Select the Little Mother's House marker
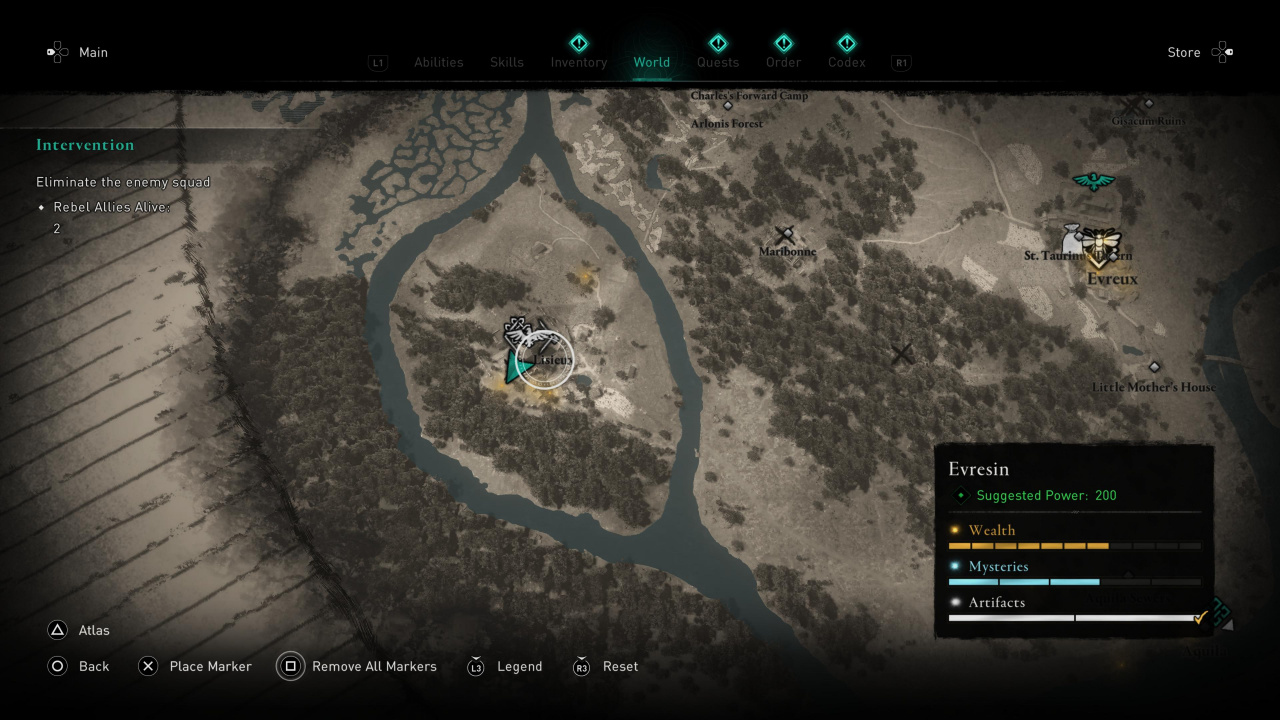 coord(1154,367)
